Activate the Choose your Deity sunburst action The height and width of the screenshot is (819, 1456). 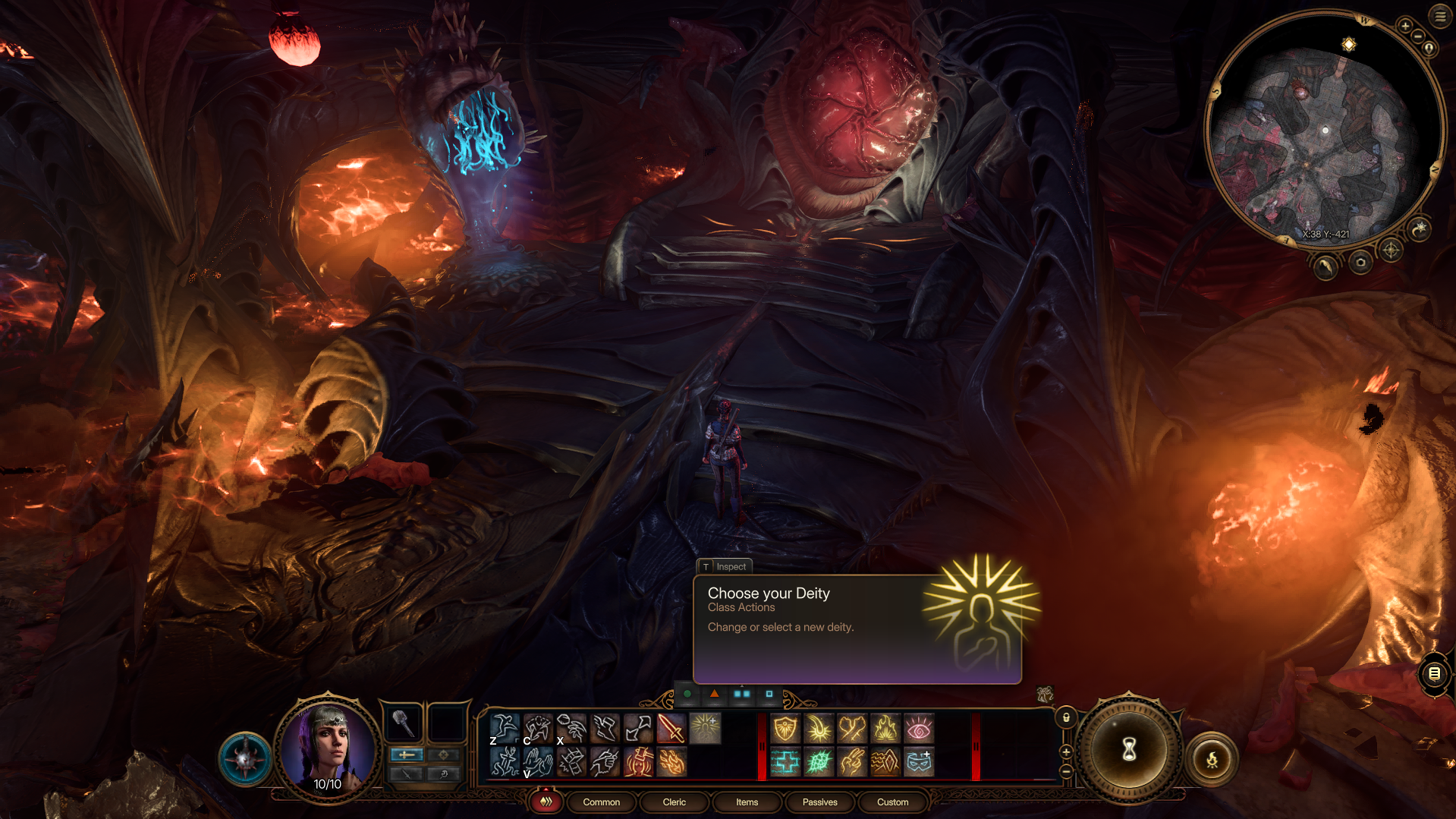click(x=705, y=729)
